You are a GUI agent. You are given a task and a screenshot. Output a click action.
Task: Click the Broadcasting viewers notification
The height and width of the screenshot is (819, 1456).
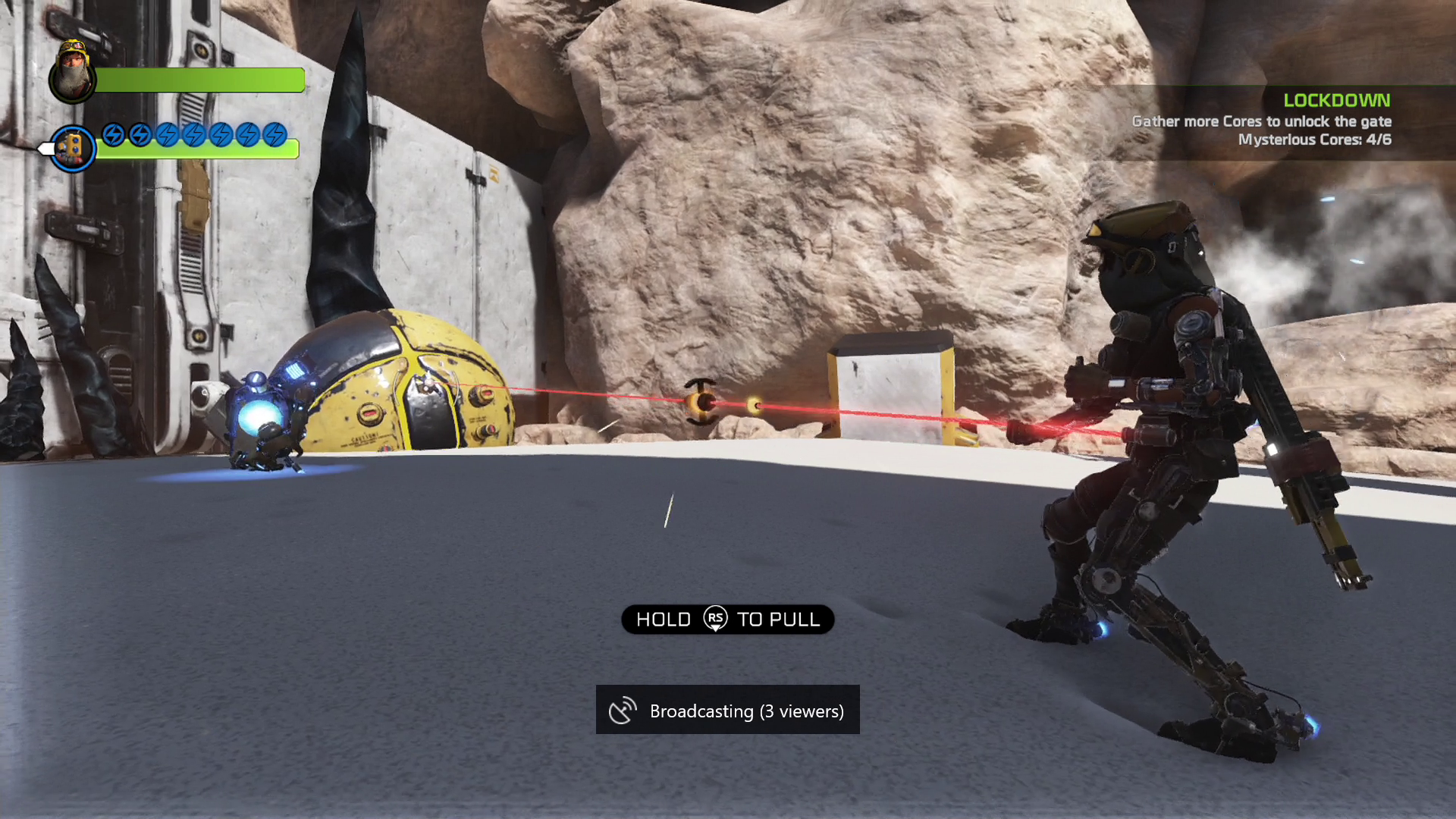click(x=727, y=711)
